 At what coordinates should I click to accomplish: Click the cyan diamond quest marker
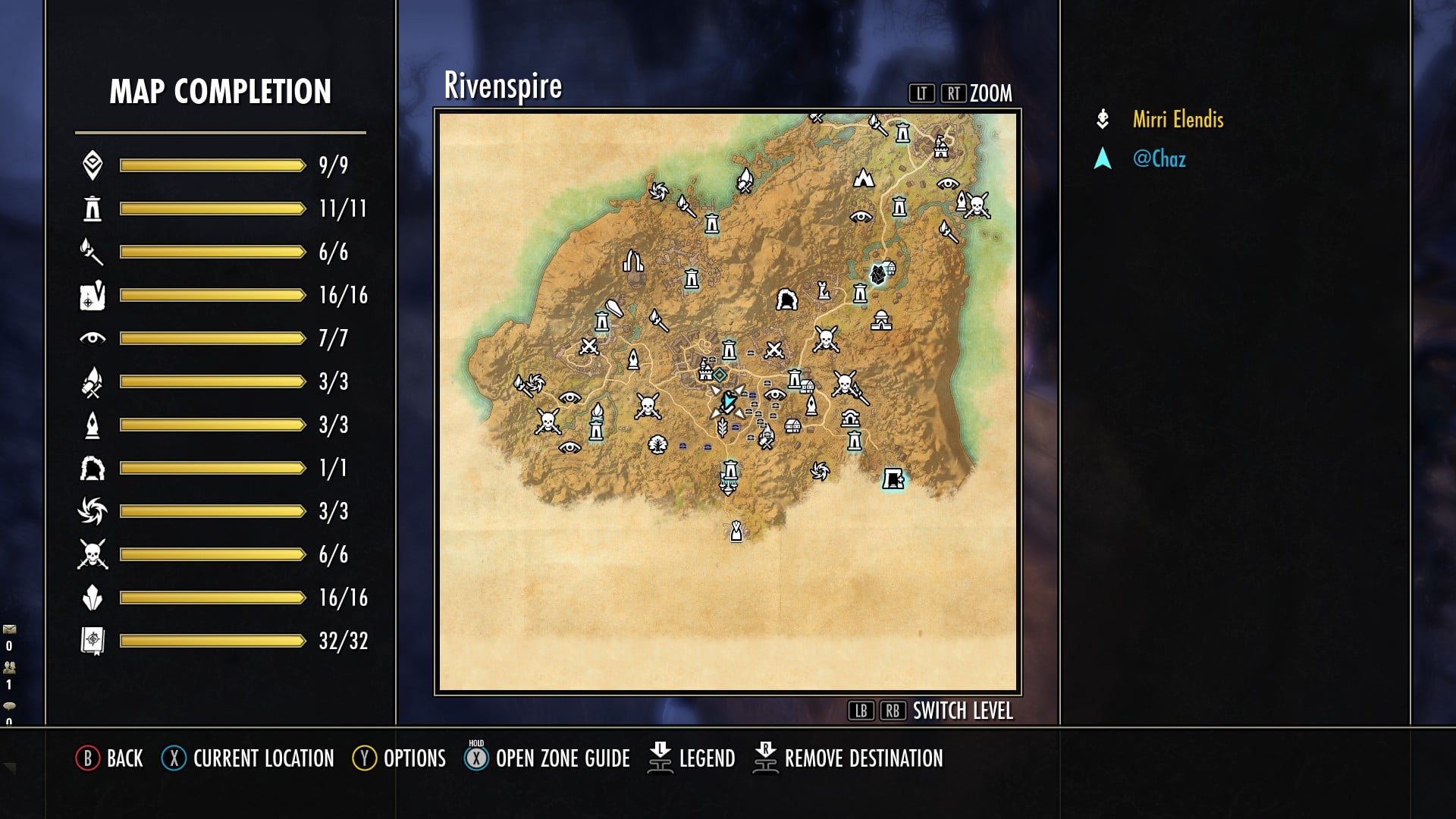coord(720,375)
